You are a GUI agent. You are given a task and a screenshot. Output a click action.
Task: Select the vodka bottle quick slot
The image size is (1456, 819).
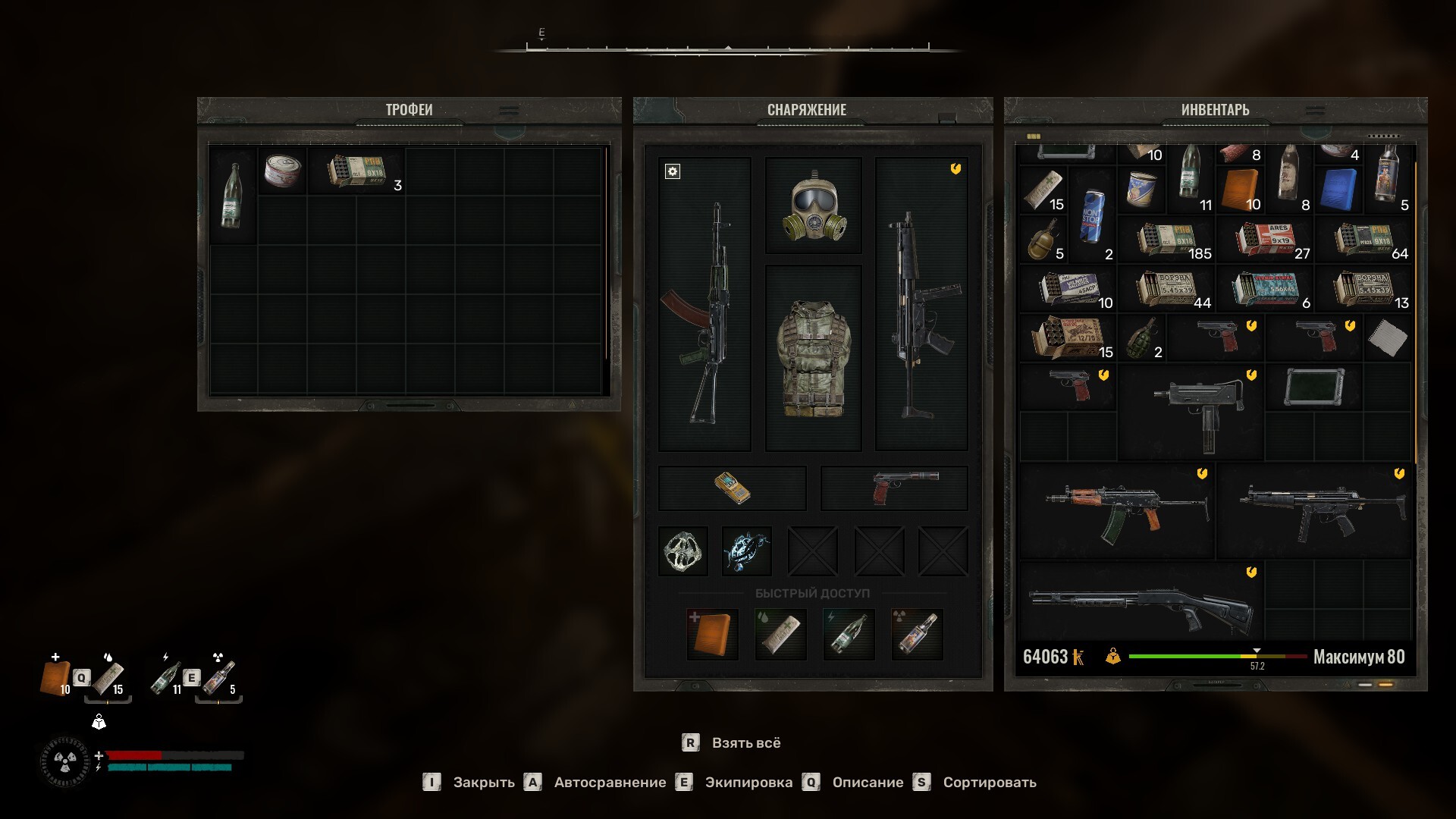click(917, 634)
